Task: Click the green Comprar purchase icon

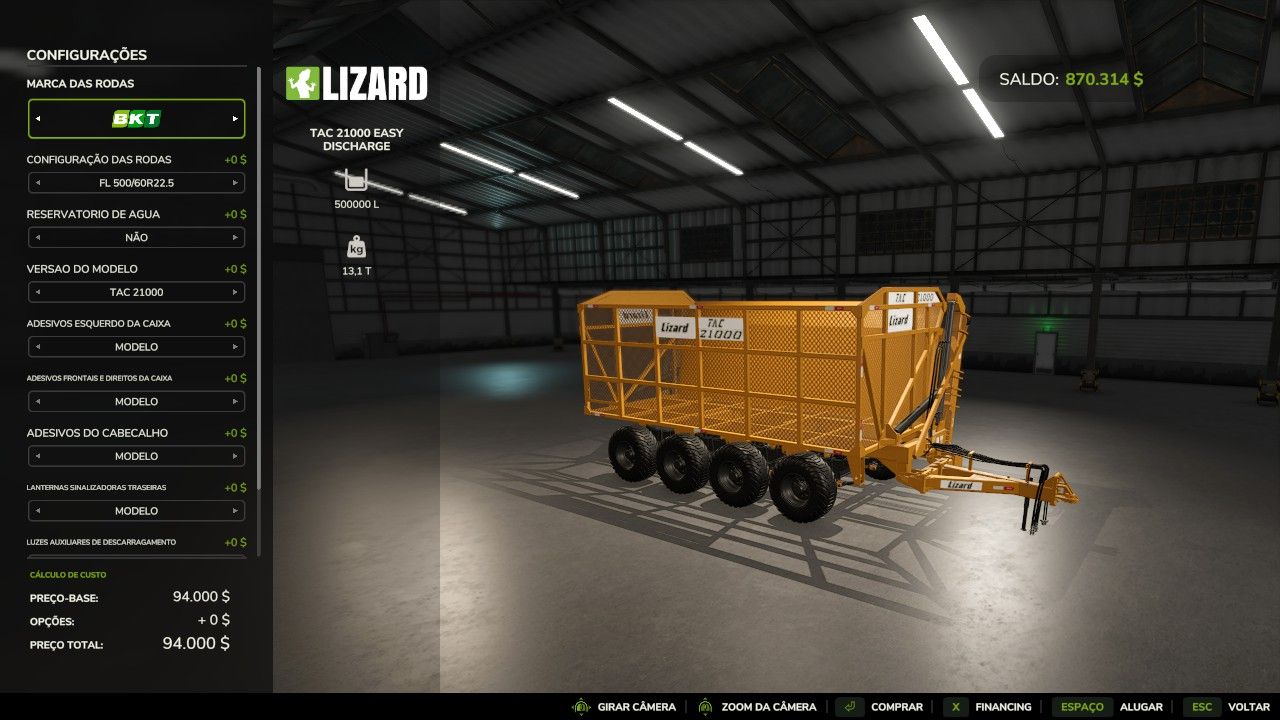Action: point(849,706)
